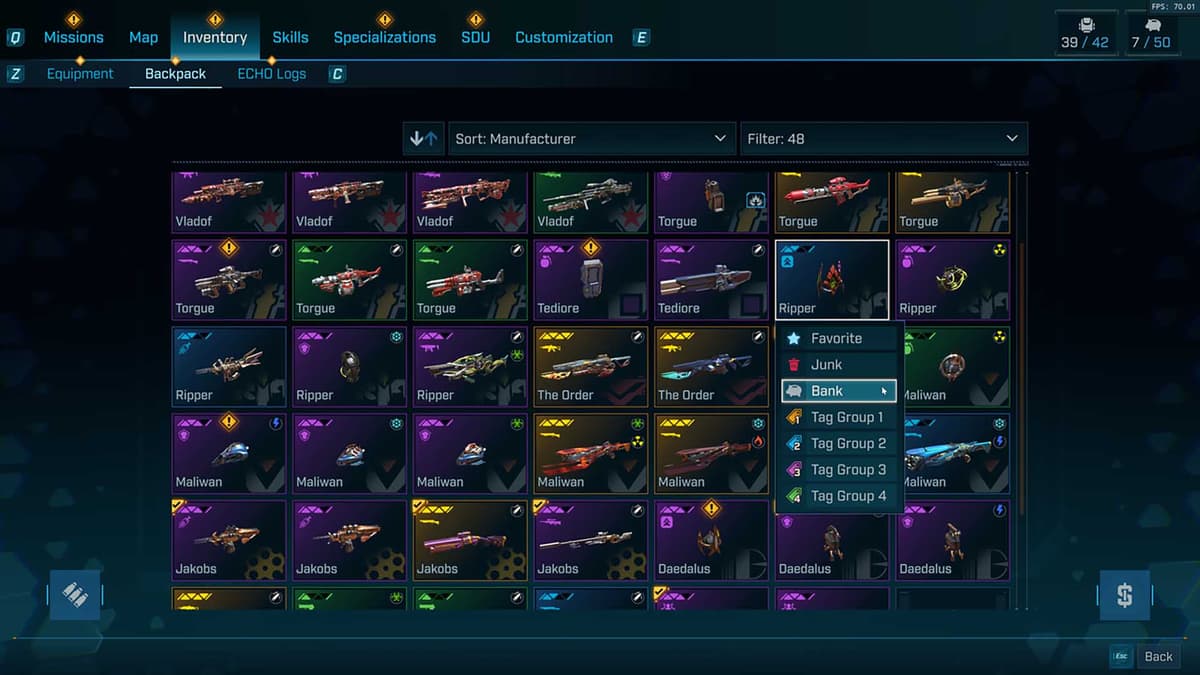
Task: Click the ammo bullets icon button
Action: pyautogui.click(x=75, y=595)
